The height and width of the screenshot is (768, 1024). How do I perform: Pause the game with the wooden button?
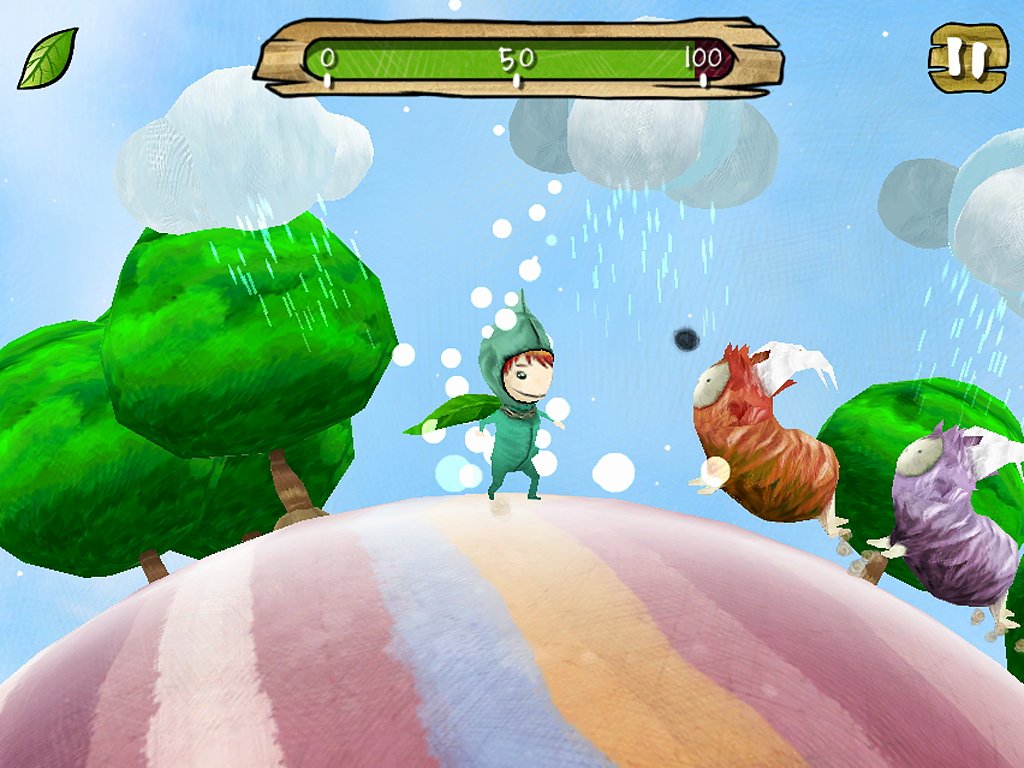pos(967,58)
